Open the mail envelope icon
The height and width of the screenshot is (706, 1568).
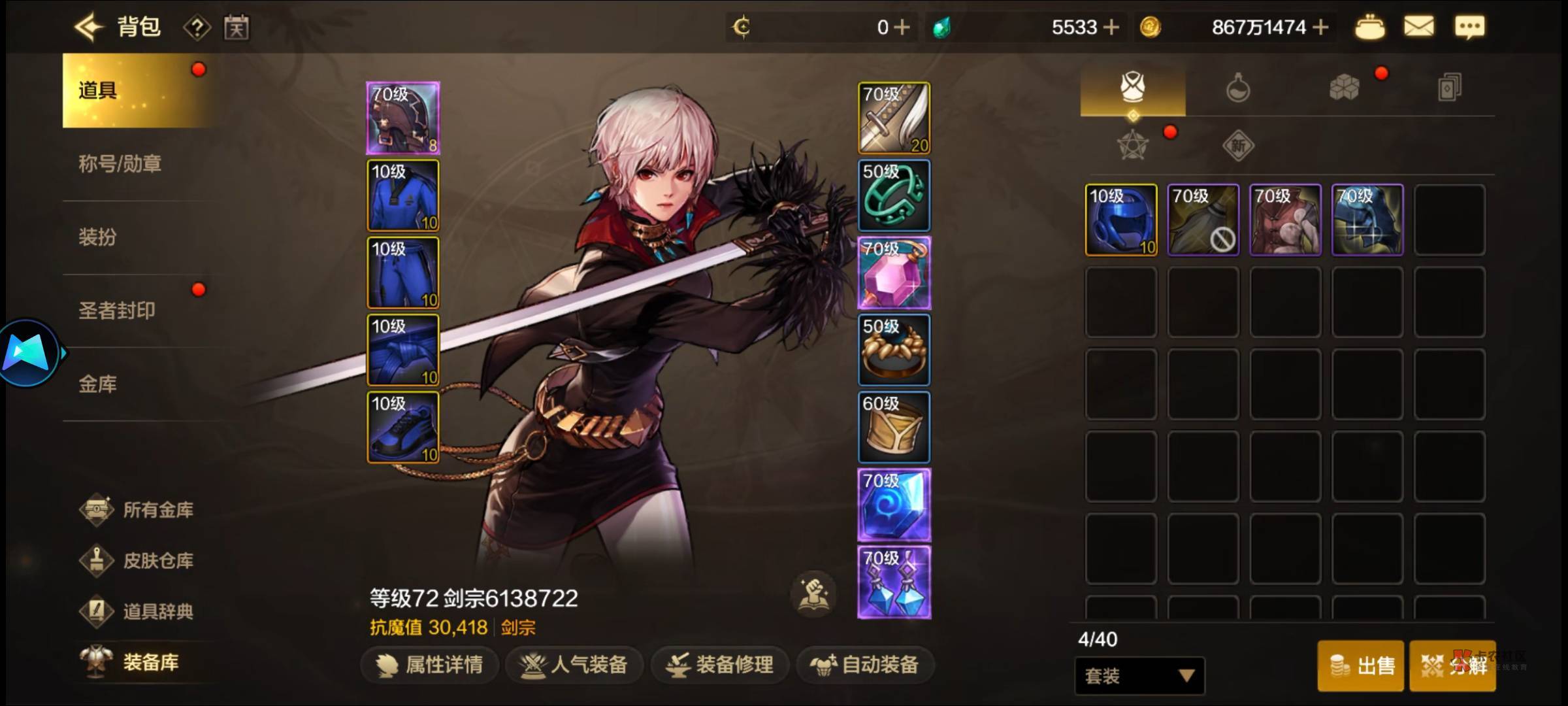click(x=1419, y=27)
